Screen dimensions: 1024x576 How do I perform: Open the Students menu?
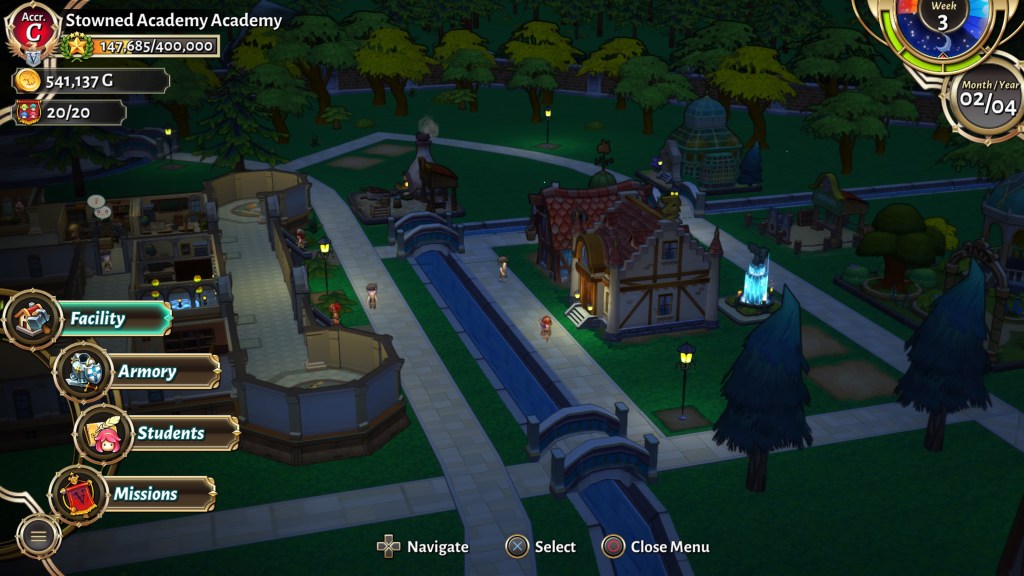[170, 433]
